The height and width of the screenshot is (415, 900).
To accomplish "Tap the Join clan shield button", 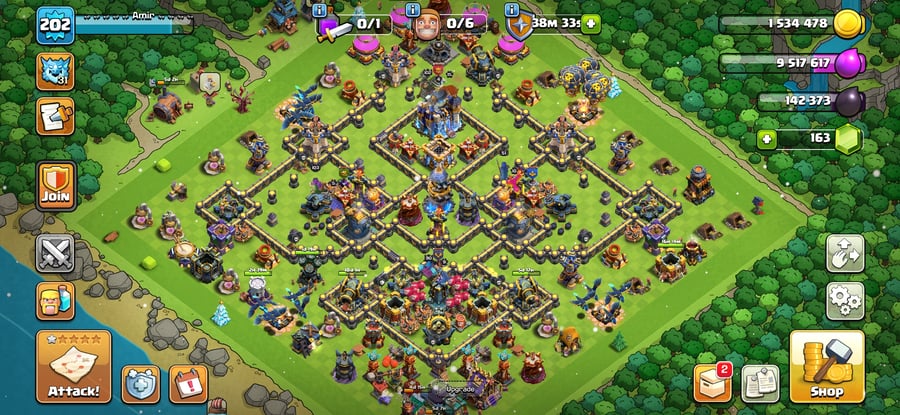I will point(55,186).
